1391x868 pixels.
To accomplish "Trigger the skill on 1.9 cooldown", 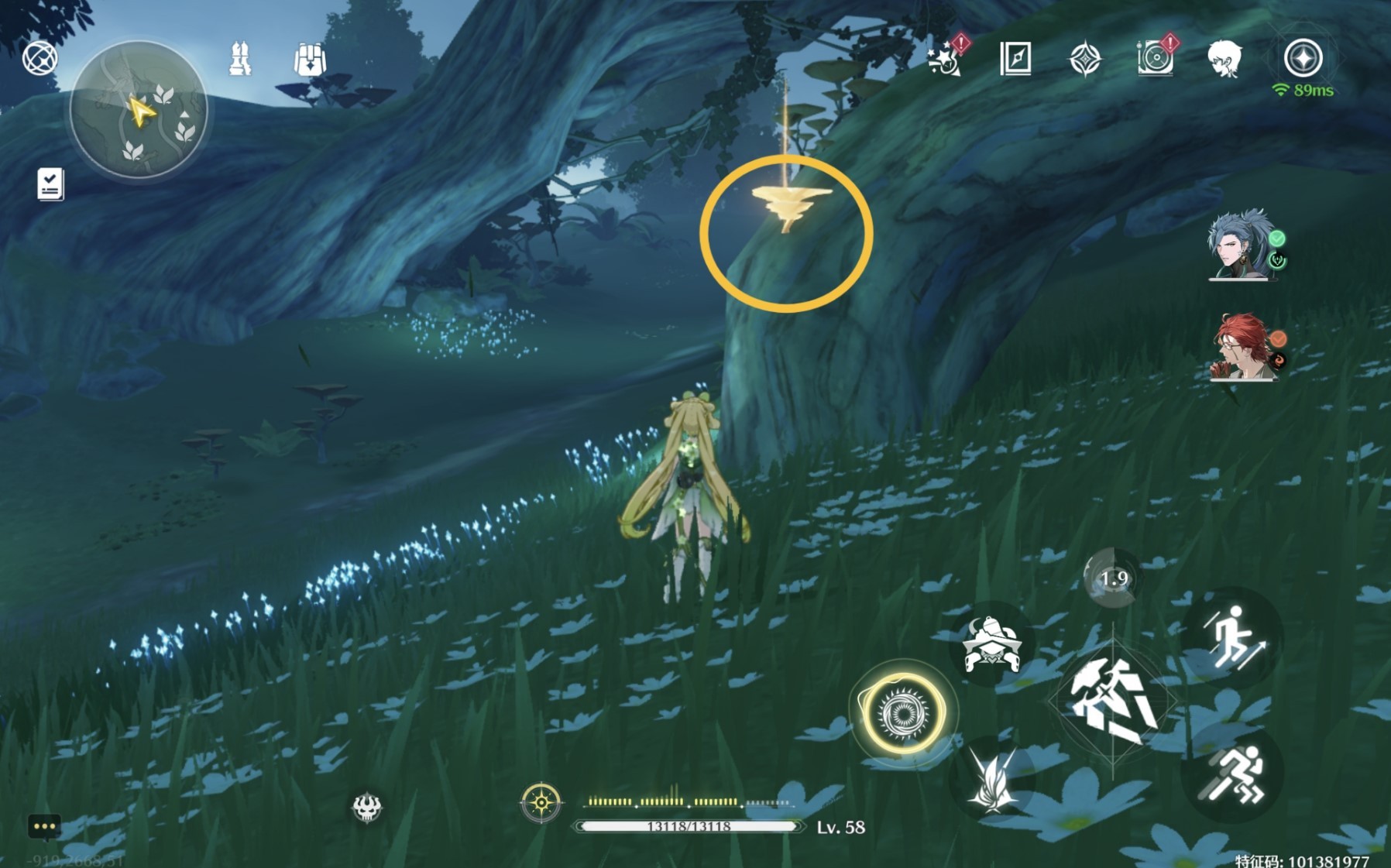I will click(x=1113, y=578).
